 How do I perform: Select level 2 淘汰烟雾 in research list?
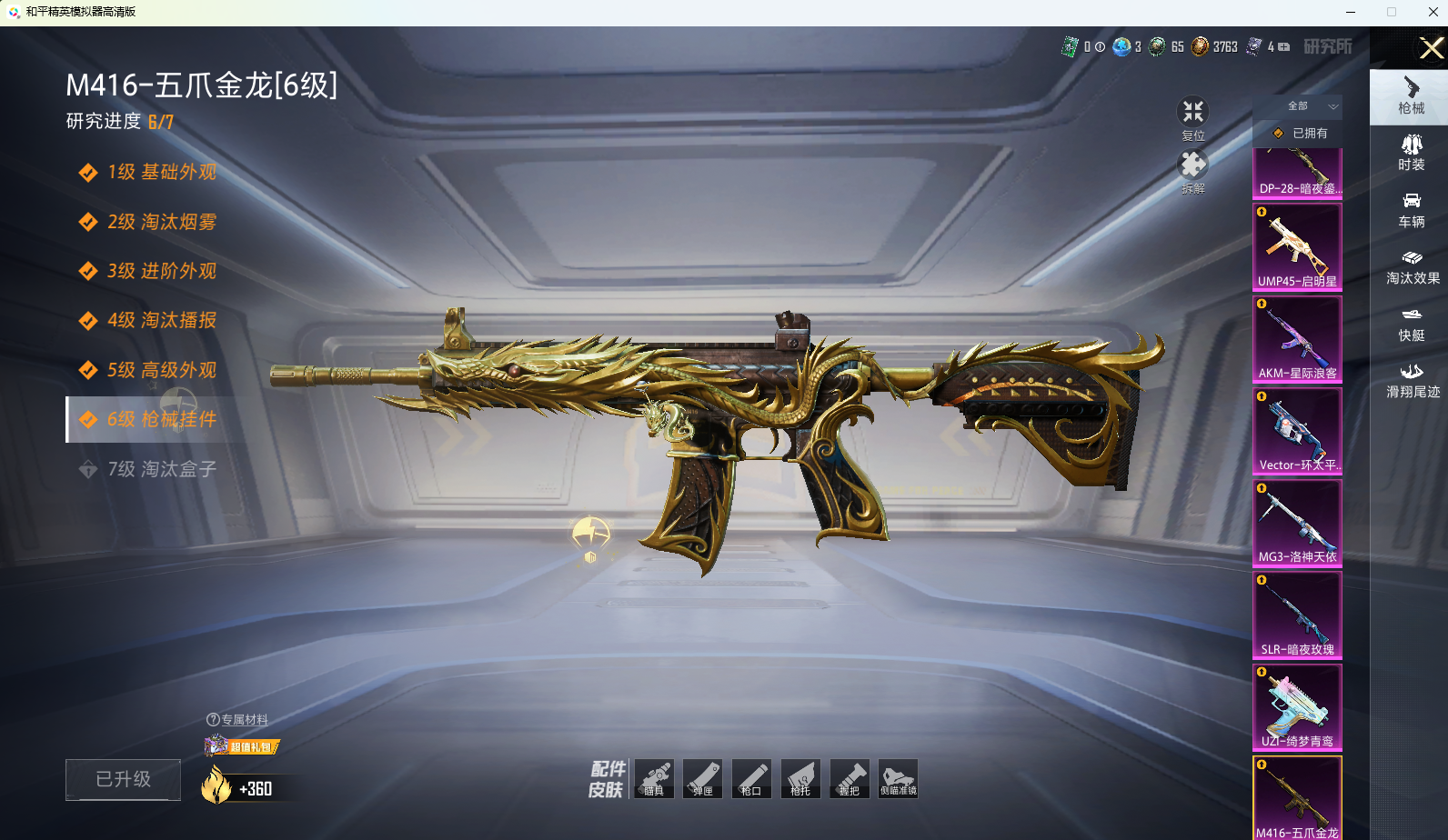[x=161, y=222]
